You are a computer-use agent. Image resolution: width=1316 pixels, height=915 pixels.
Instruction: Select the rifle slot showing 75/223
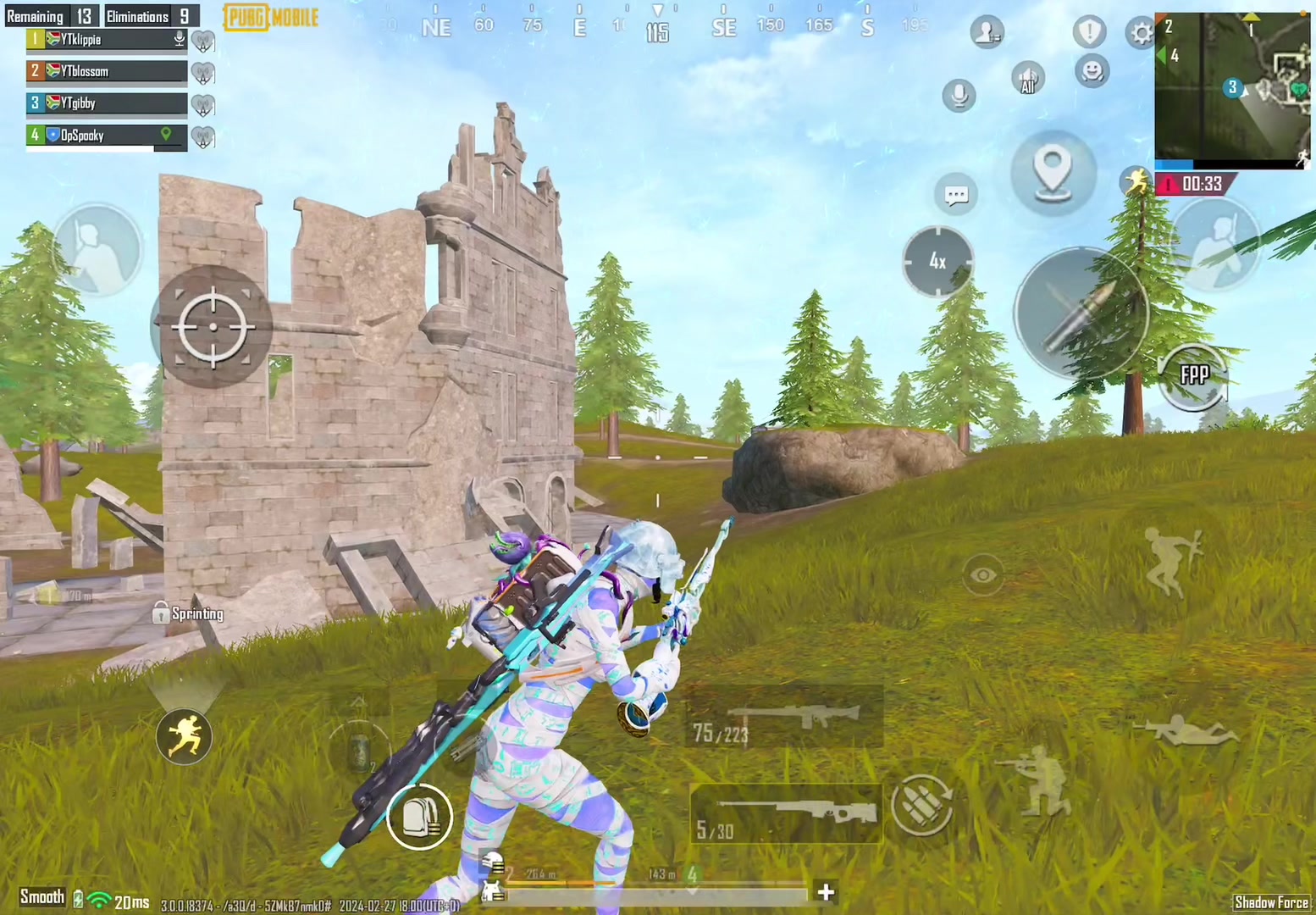[783, 718]
